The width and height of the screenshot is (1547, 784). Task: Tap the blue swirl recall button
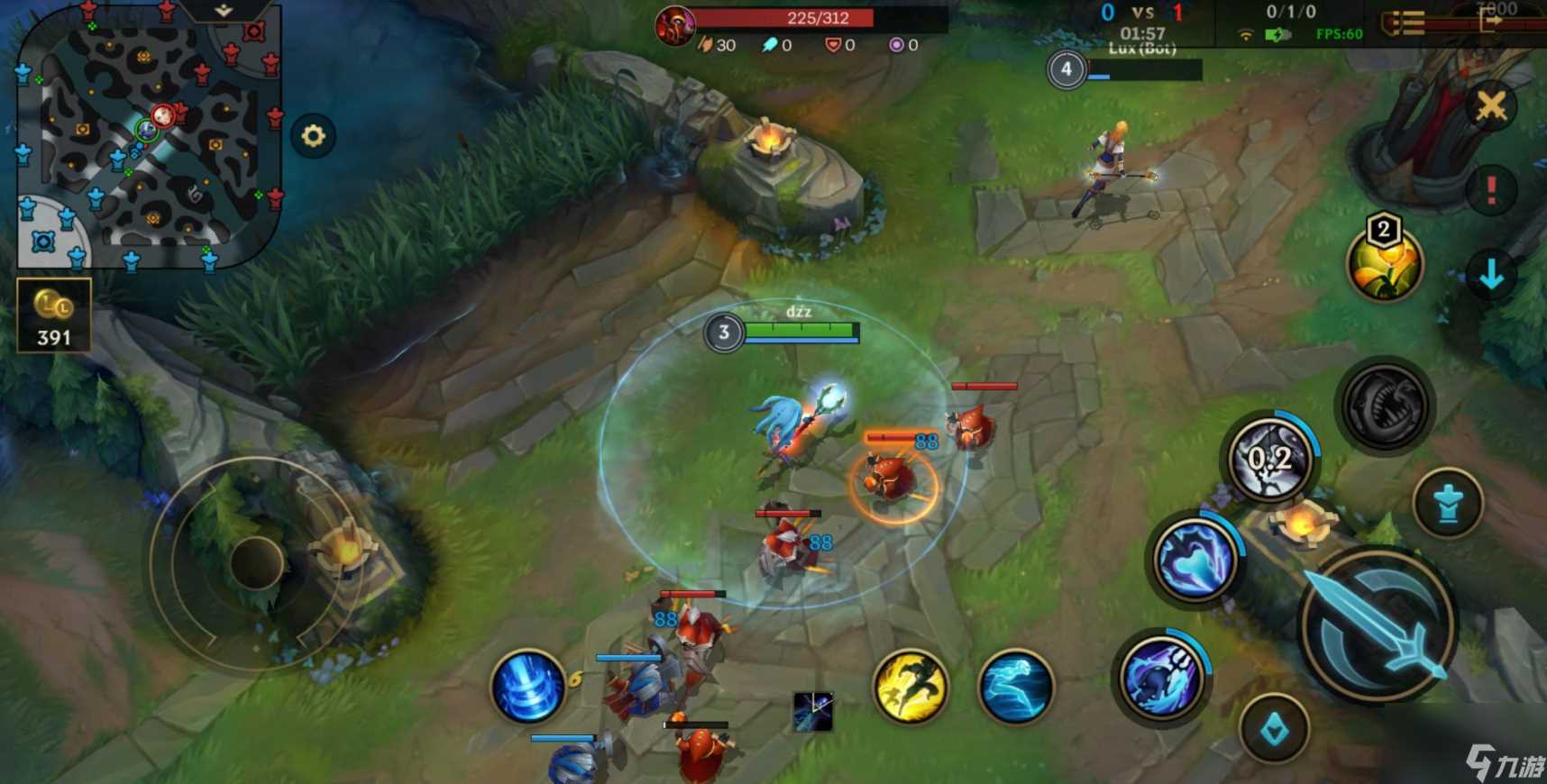point(528,687)
